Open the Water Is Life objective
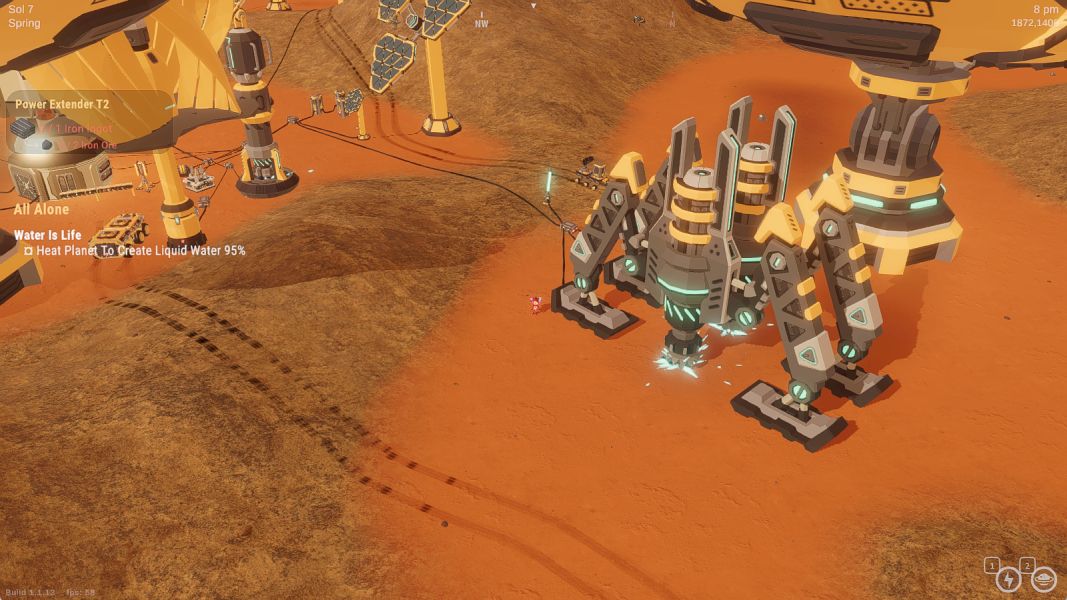This screenshot has width=1067, height=600. pos(47,235)
